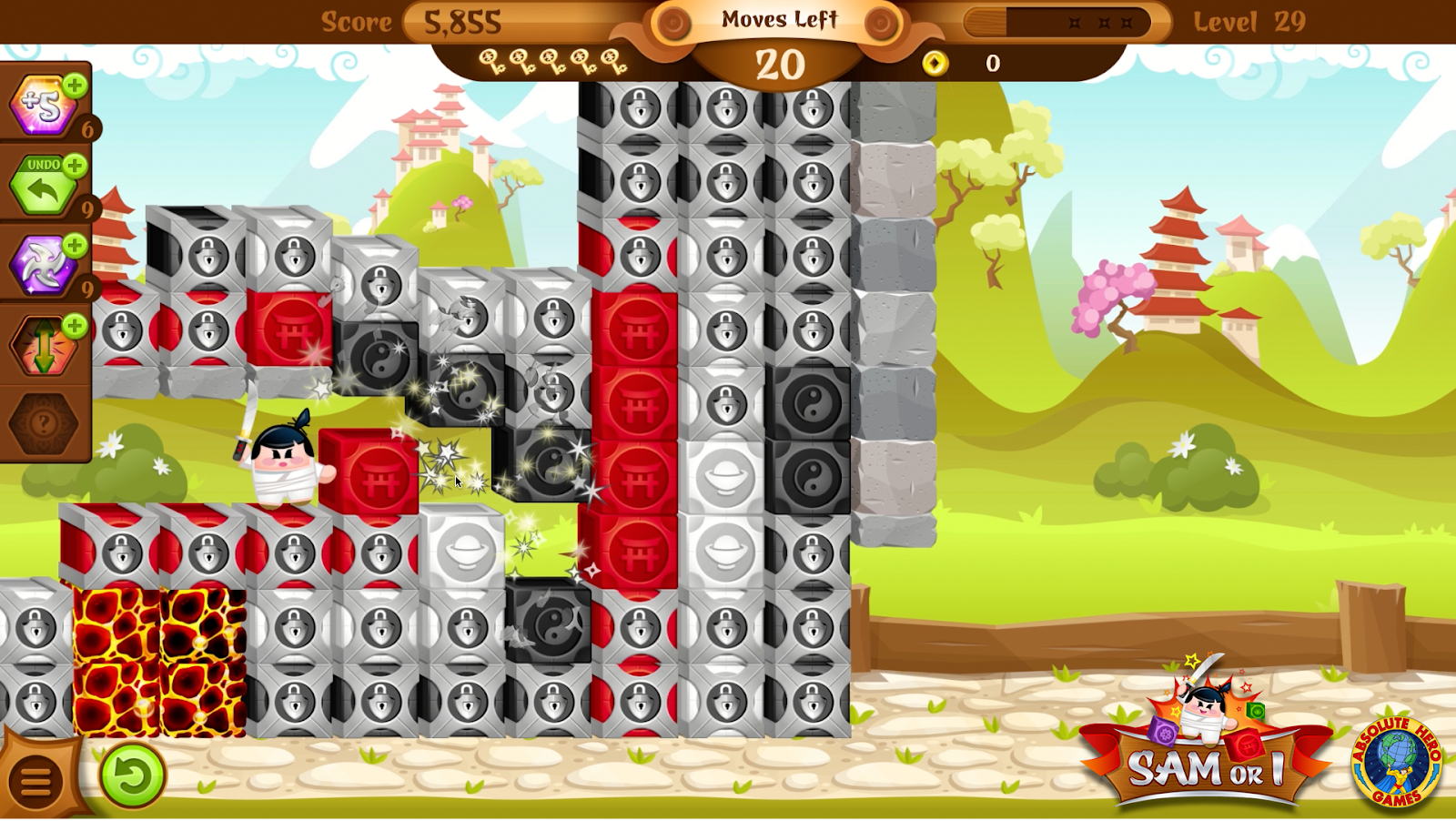The image size is (1456, 821).
Task: Click the locked question mark power-up slot
Action: tap(43, 423)
